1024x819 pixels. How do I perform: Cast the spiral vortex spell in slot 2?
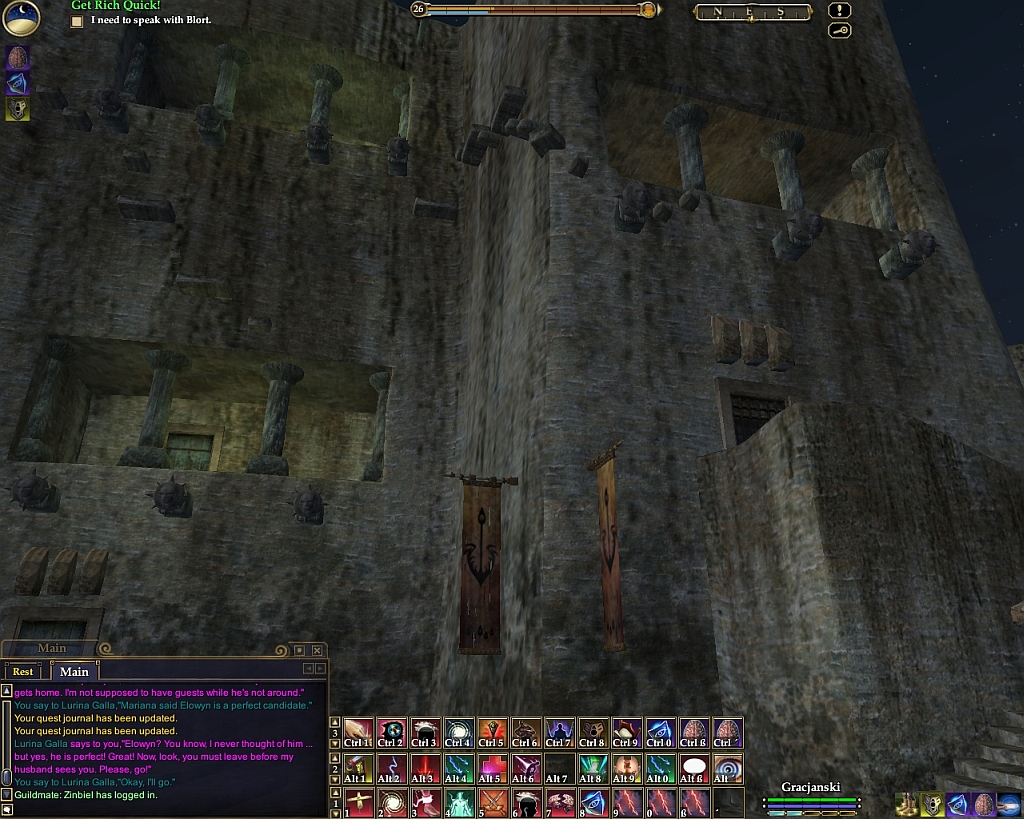[x=390, y=802]
